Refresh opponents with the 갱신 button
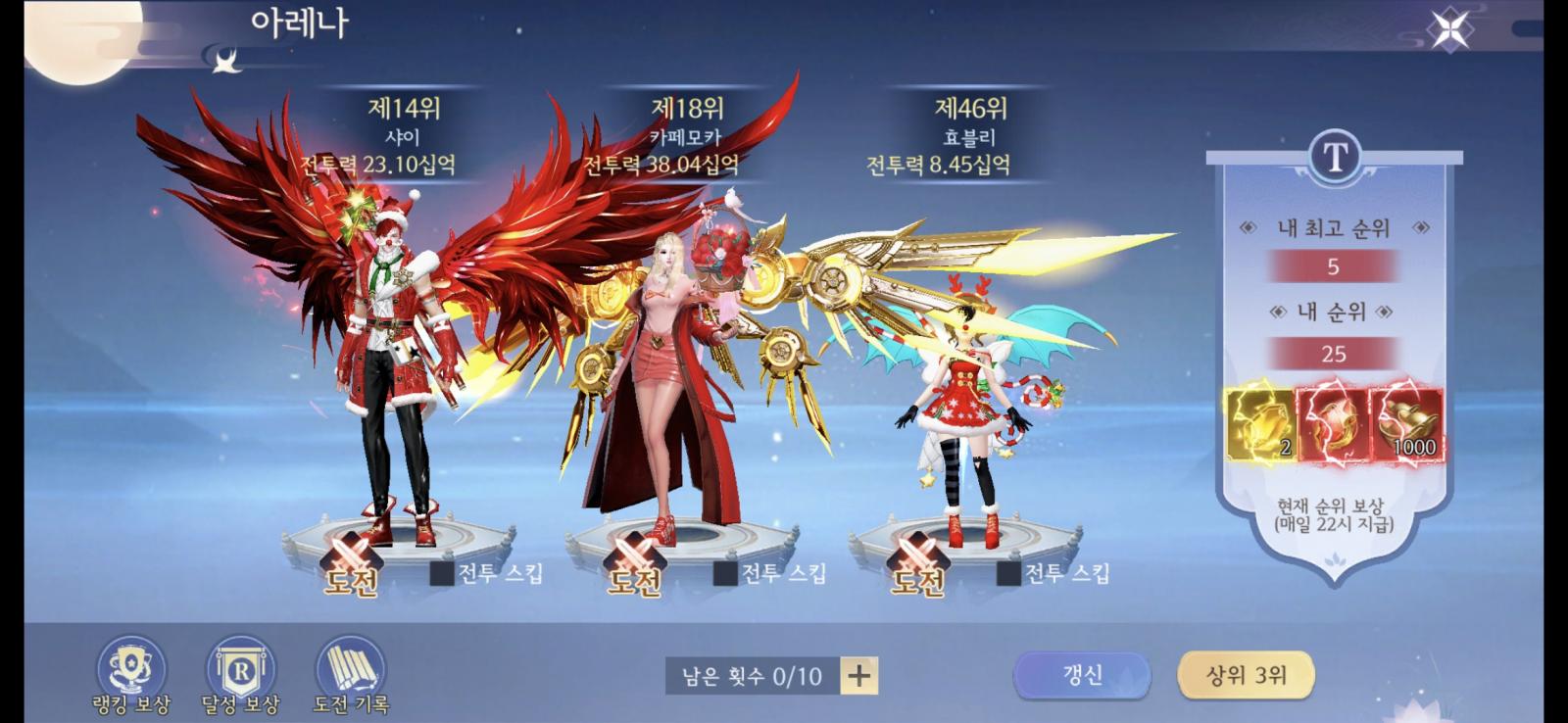 point(1082,675)
